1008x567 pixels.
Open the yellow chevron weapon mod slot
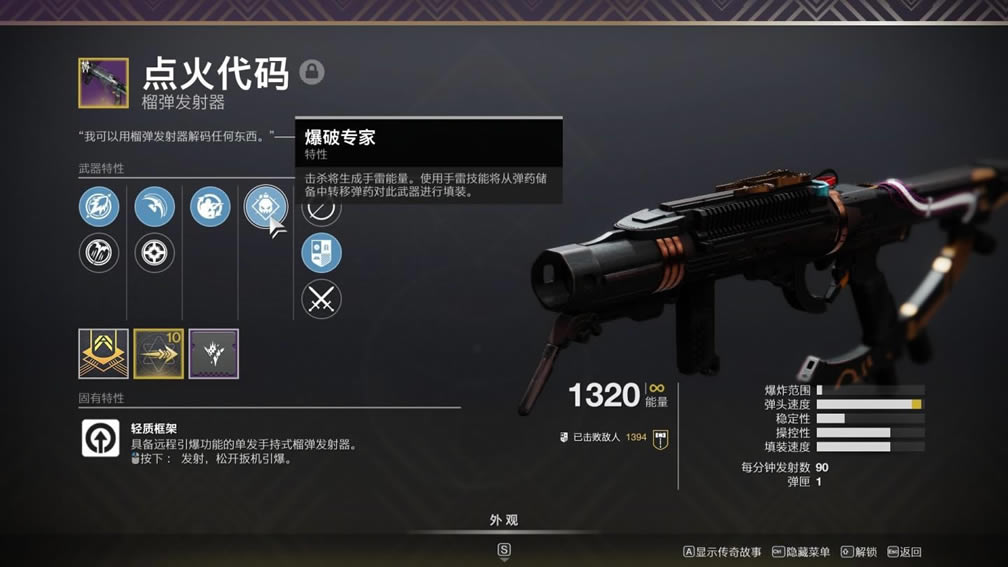(104, 354)
